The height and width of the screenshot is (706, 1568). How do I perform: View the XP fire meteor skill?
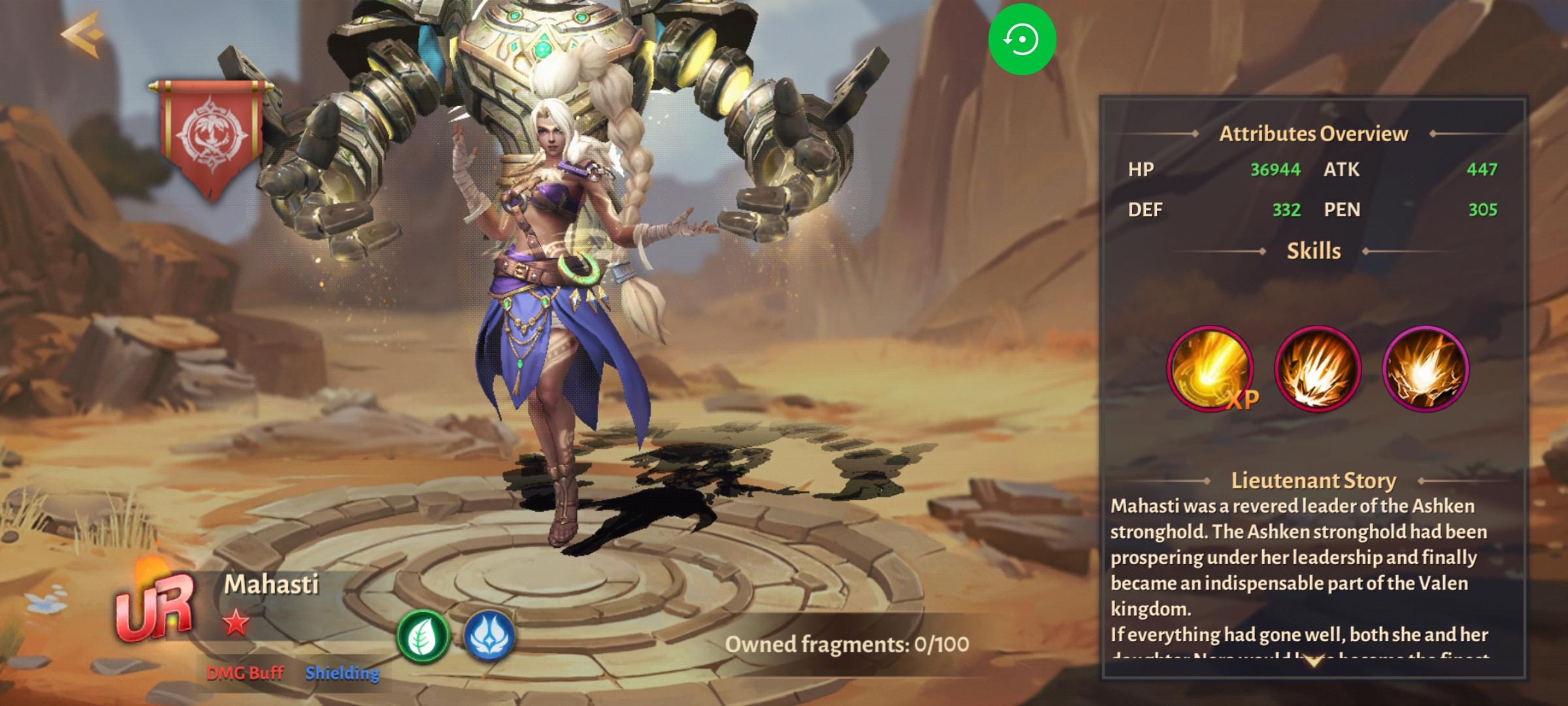coord(1210,369)
